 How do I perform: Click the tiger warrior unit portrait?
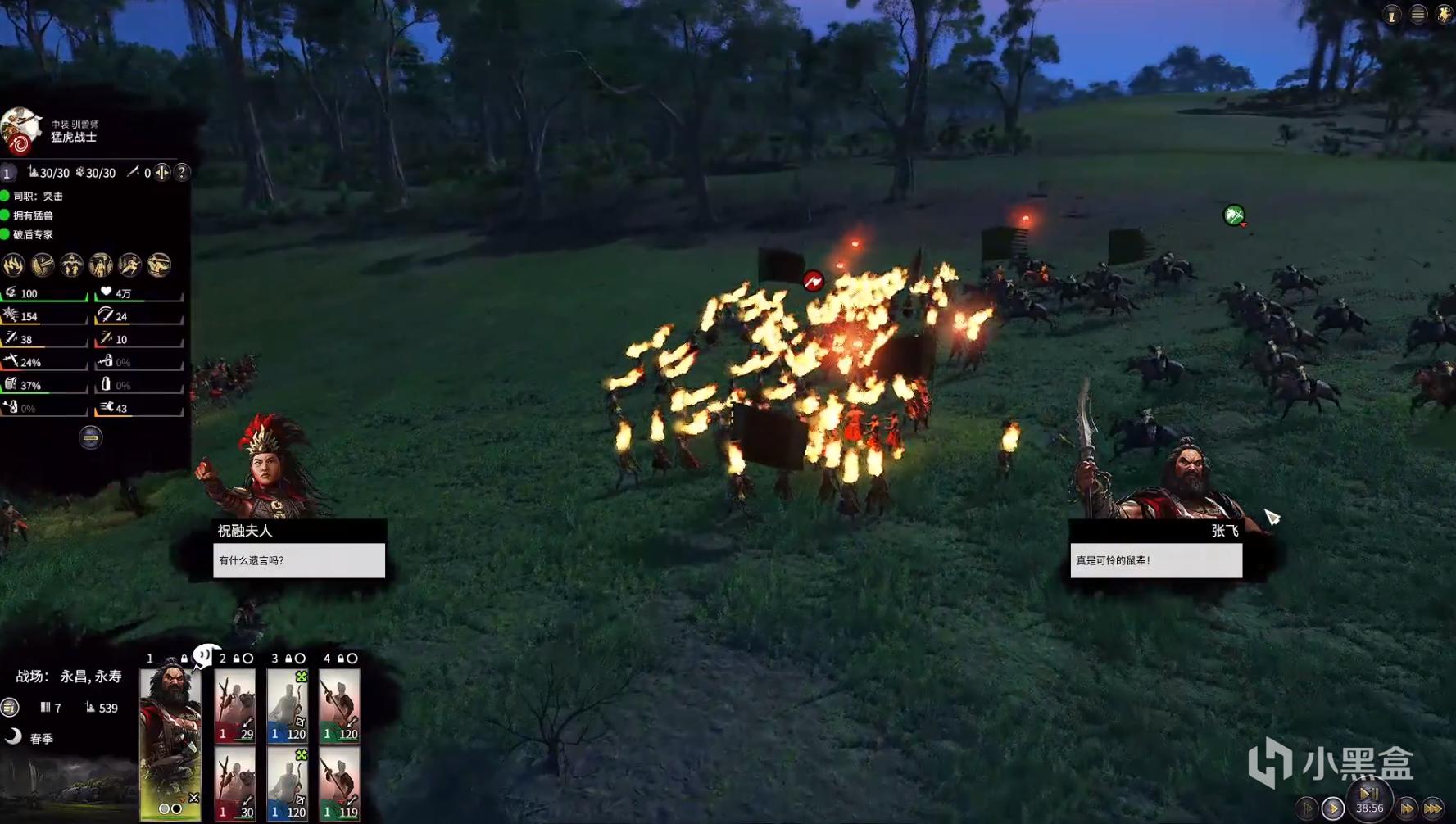click(20, 131)
